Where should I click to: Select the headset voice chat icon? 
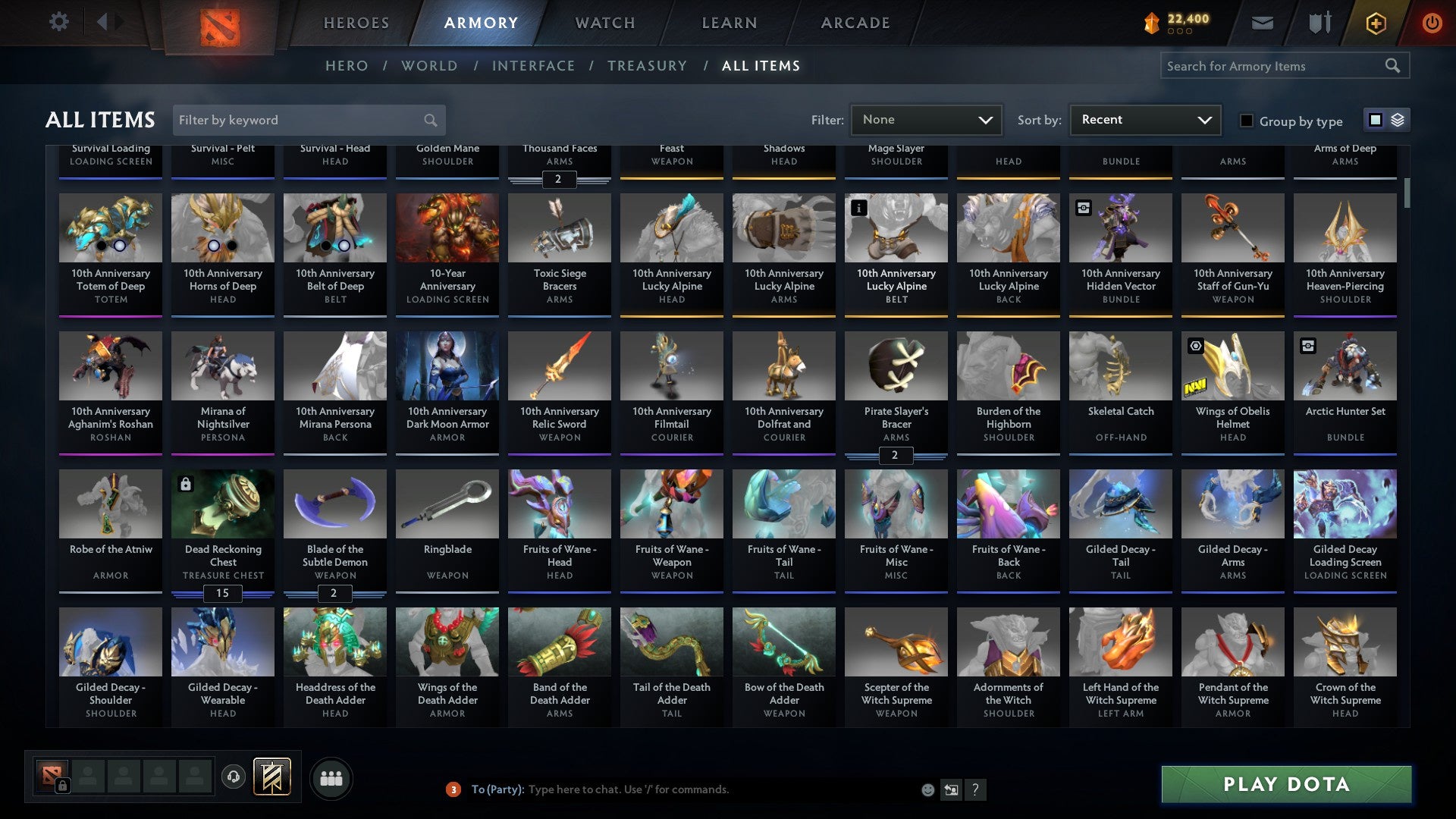pyautogui.click(x=233, y=777)
